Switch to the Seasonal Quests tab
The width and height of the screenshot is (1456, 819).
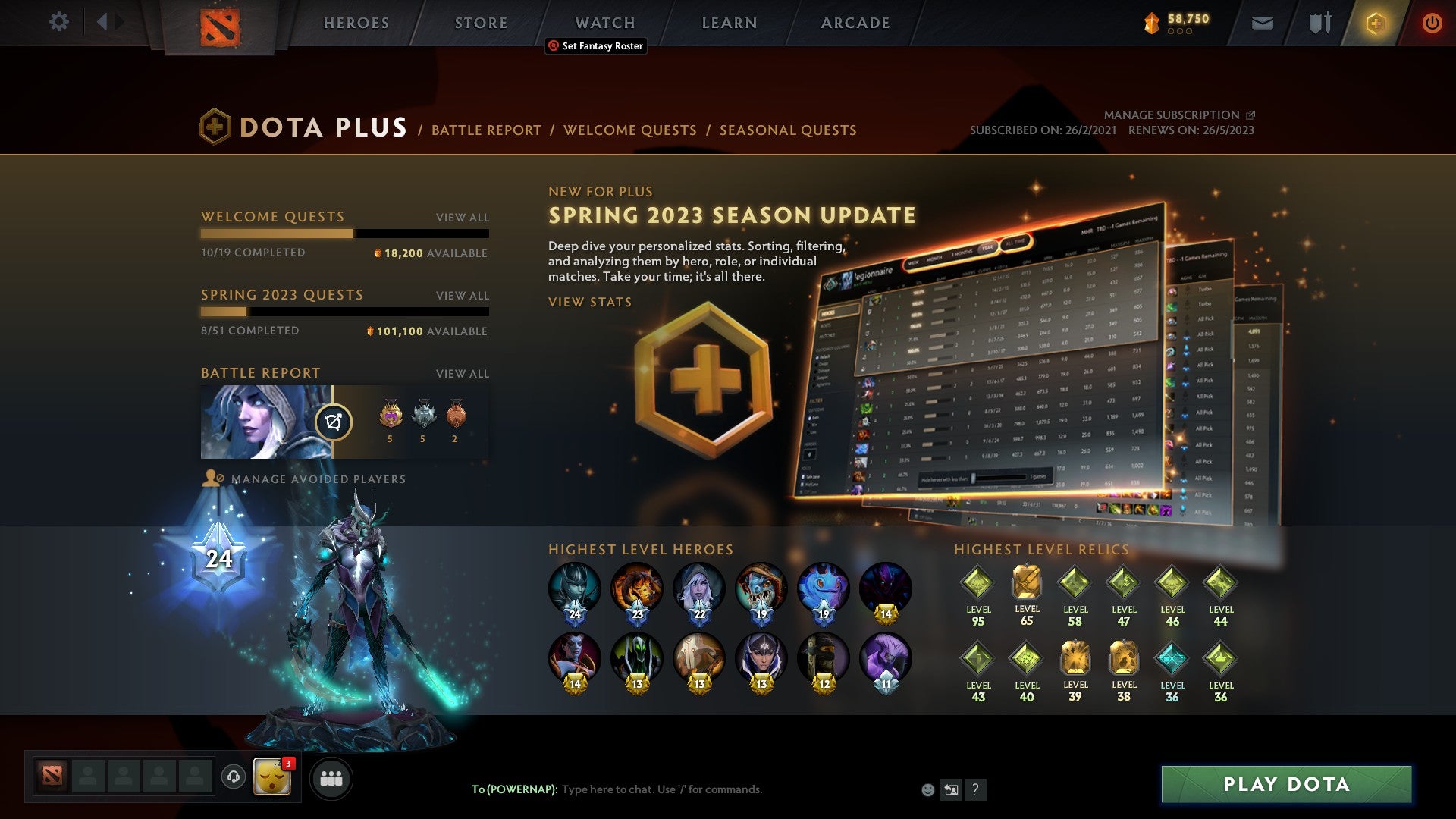click(787, 130)
